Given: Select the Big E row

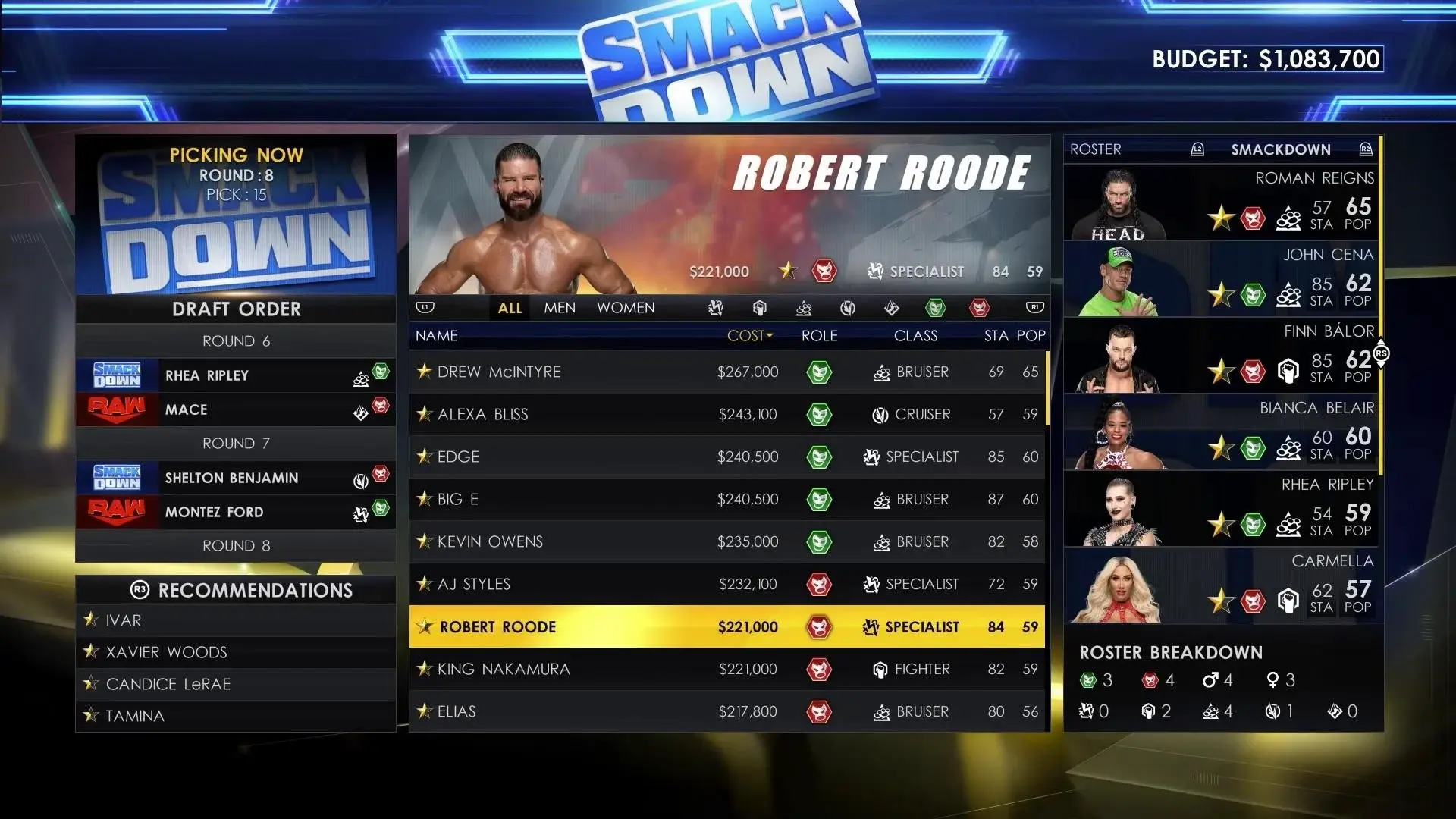Looking at the screenshot, I should [x=726, y=499].
